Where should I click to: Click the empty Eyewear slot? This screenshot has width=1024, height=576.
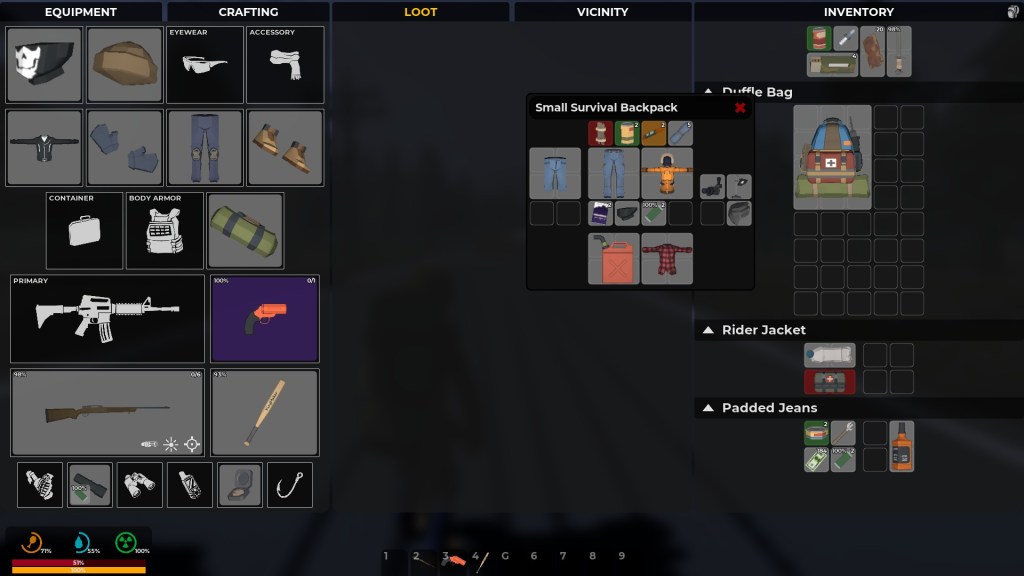click(x=204, y=65)
